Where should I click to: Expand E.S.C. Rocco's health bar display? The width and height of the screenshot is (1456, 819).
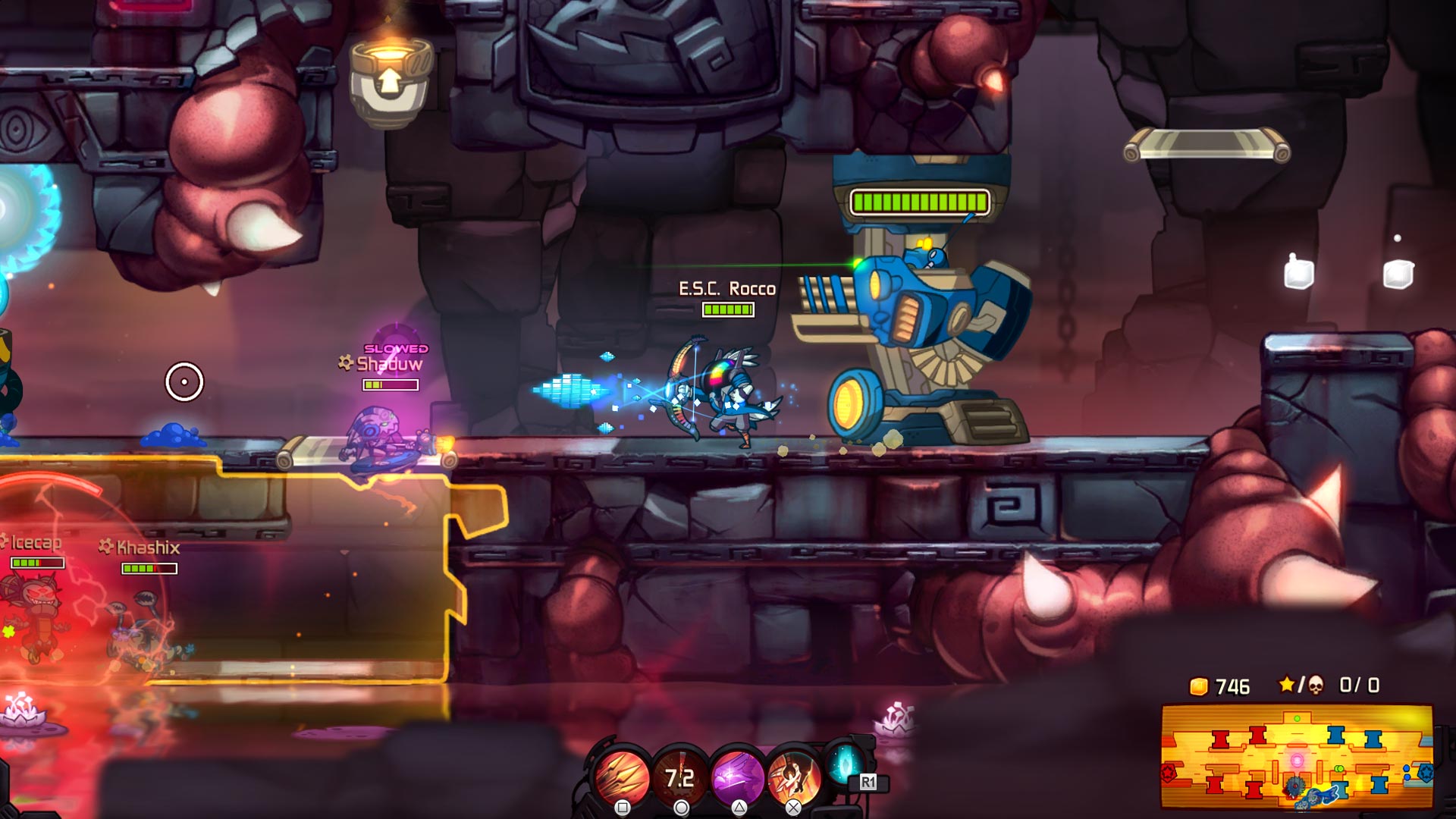coord(727,309)
